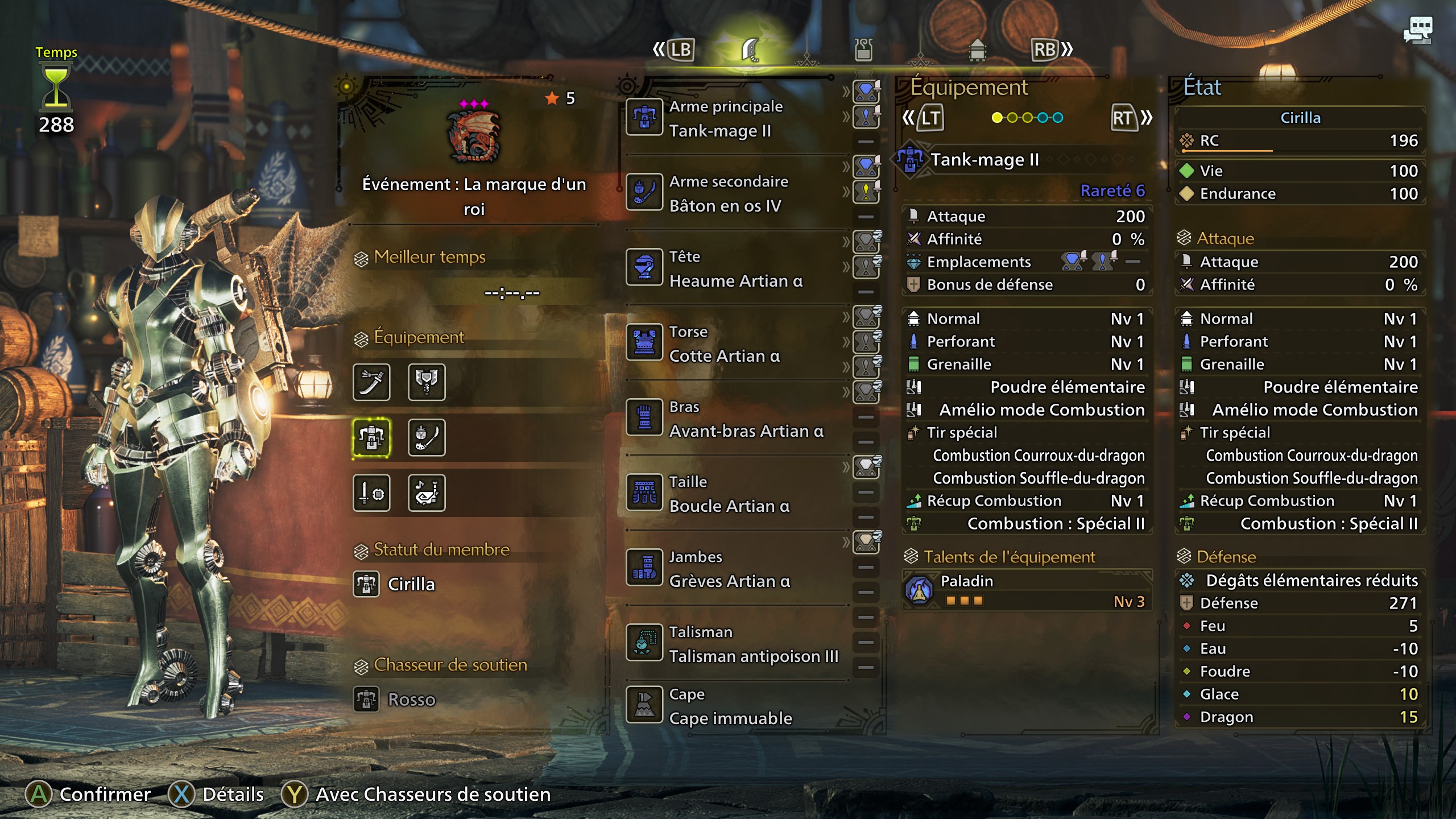Select the charge blade equipment icon
The width and height of the screenshot is (1456, 819).
pos(427,383)
